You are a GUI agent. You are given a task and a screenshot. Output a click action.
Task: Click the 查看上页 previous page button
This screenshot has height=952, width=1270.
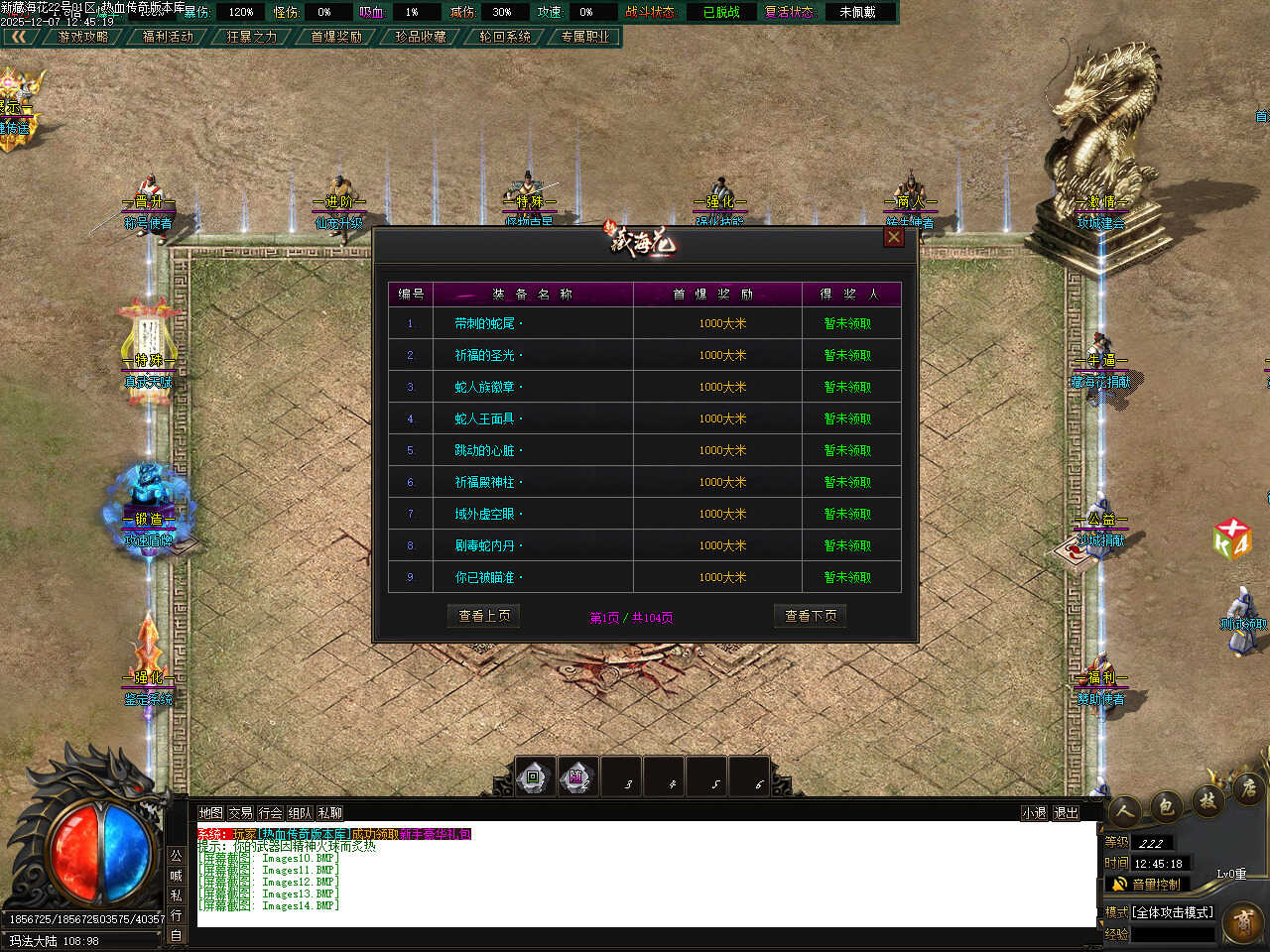pos(484,616)
